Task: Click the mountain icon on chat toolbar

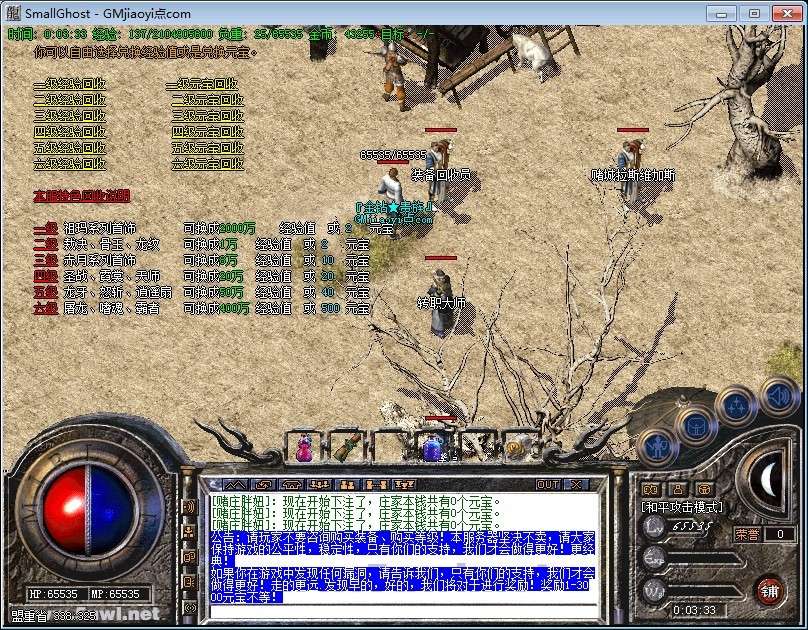Action: (x=240, y=485)
